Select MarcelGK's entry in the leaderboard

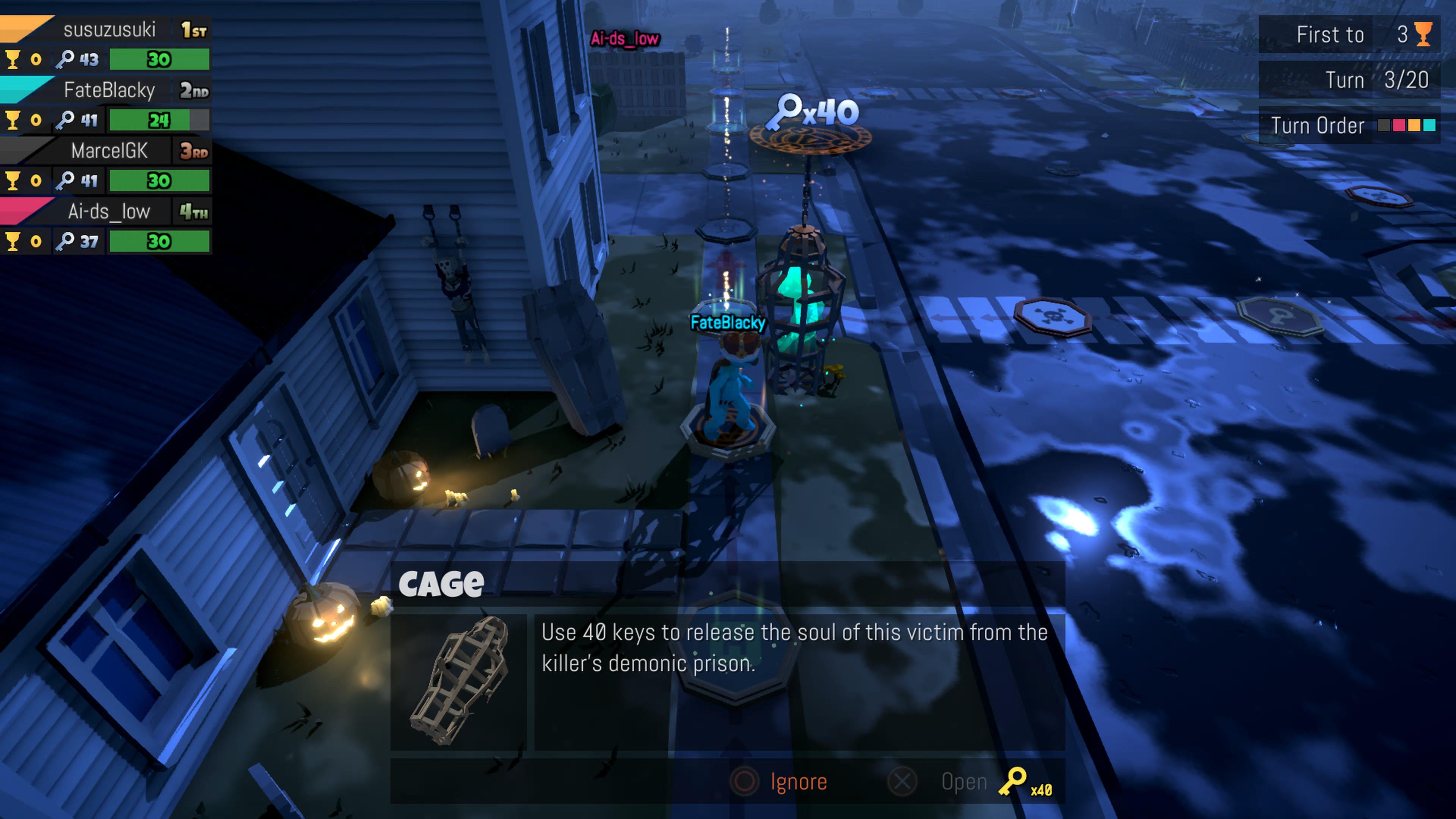click(x=110, y=151)
